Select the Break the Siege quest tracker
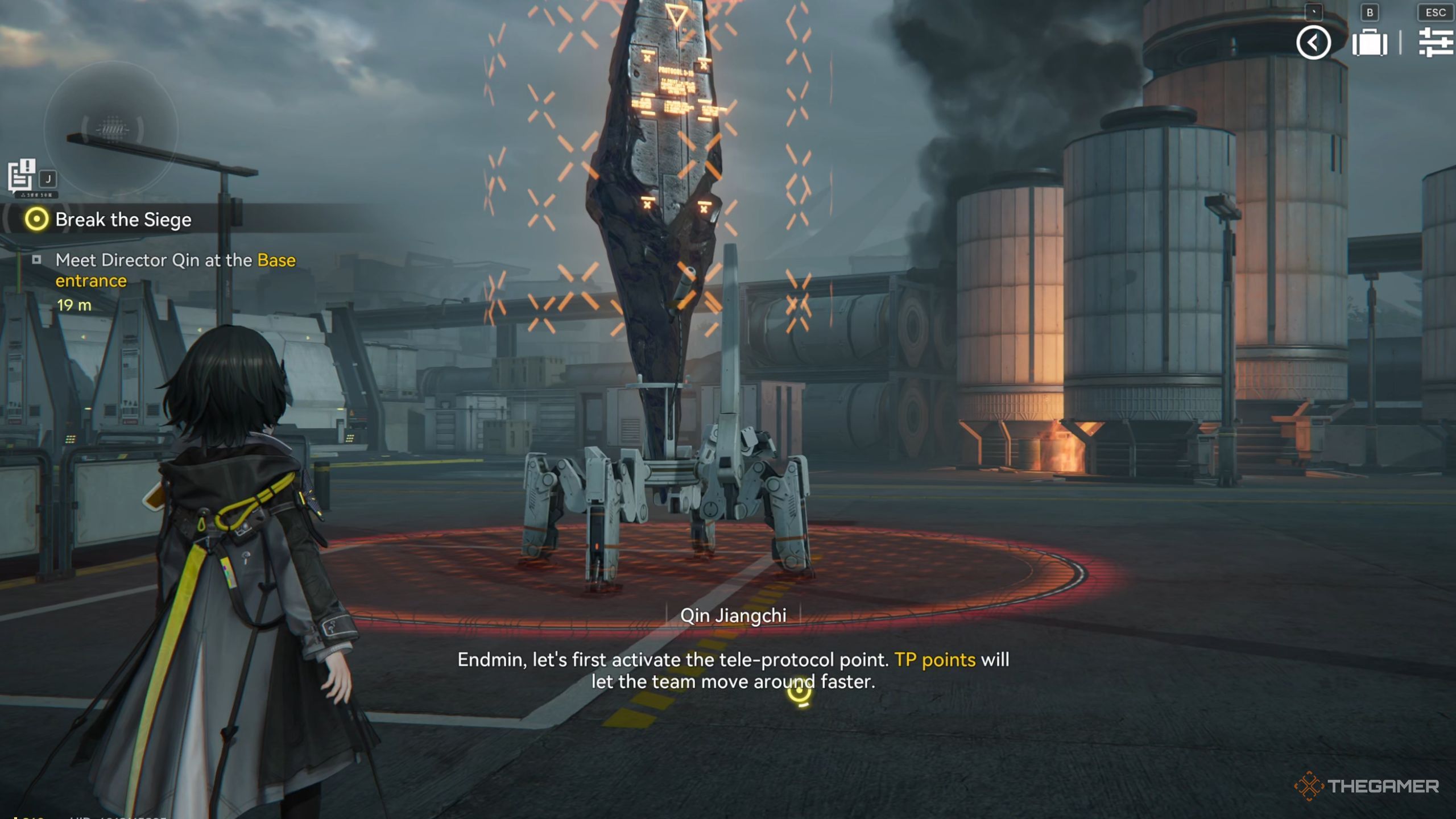Viewport: 1456px width, 819px height. pos(123,220)
